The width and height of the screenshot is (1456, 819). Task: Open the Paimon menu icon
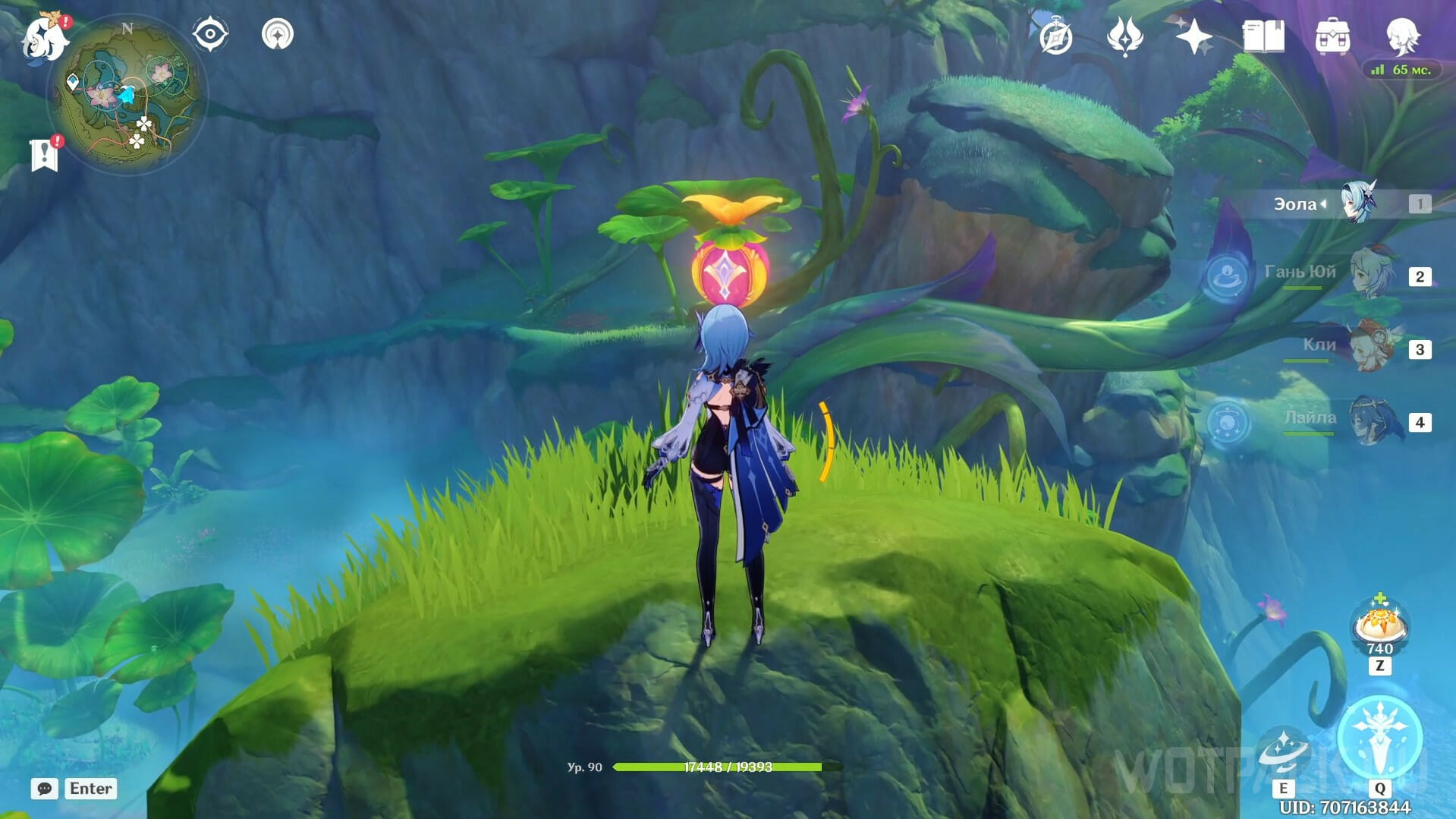[x=44, y=37]
